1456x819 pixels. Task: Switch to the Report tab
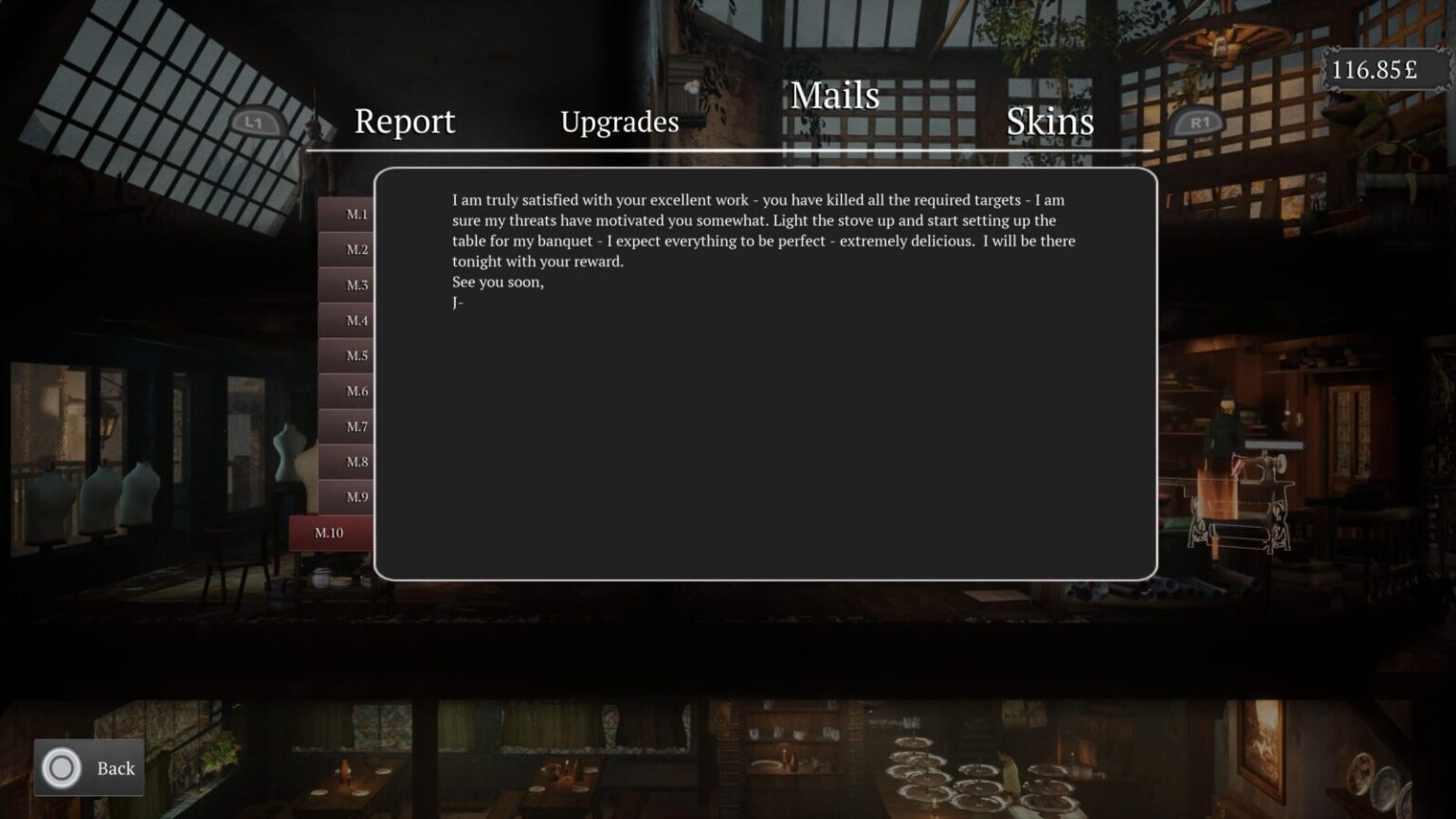(x=404, y=121)
